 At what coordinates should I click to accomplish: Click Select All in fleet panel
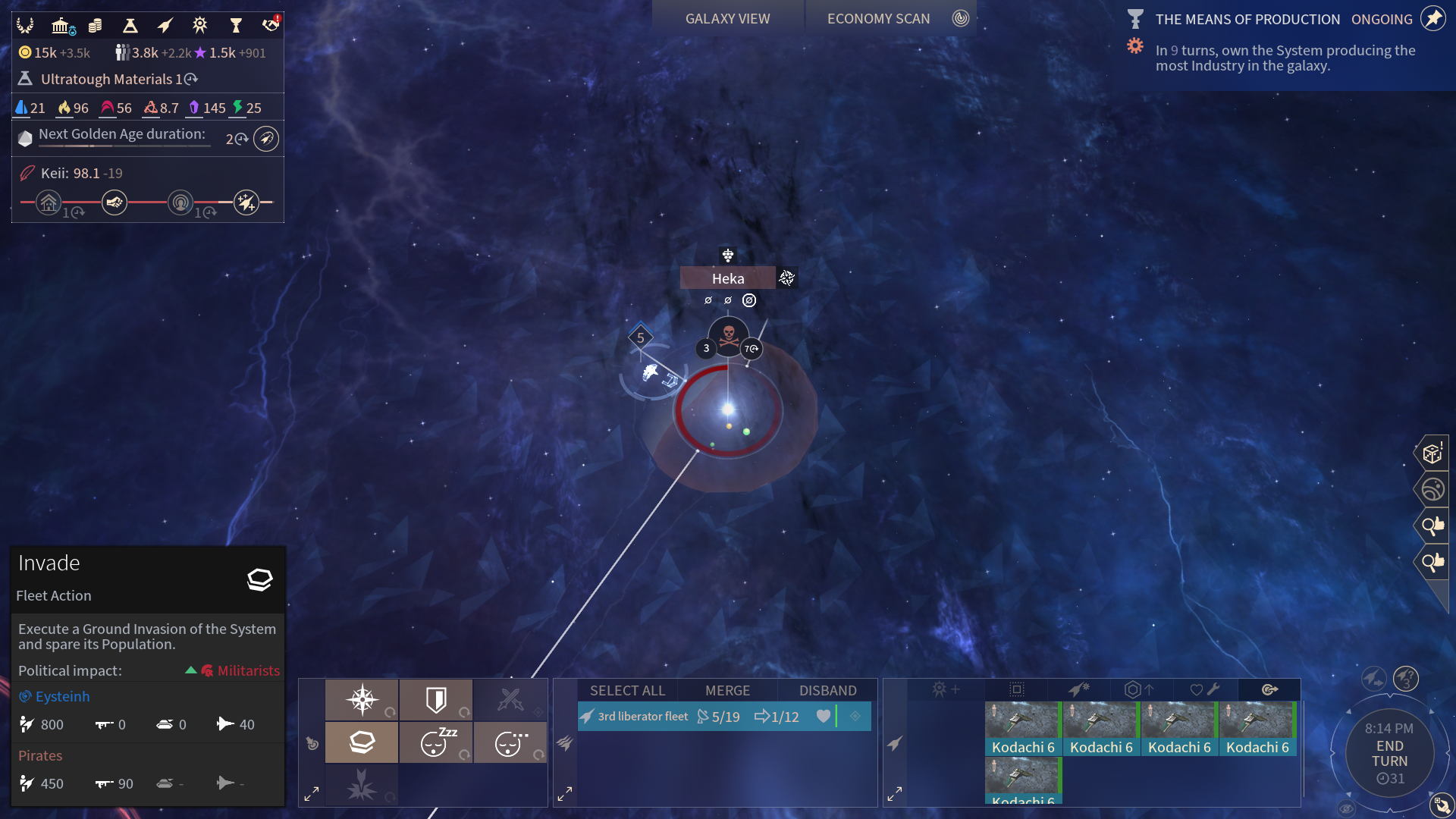(627, 691)
